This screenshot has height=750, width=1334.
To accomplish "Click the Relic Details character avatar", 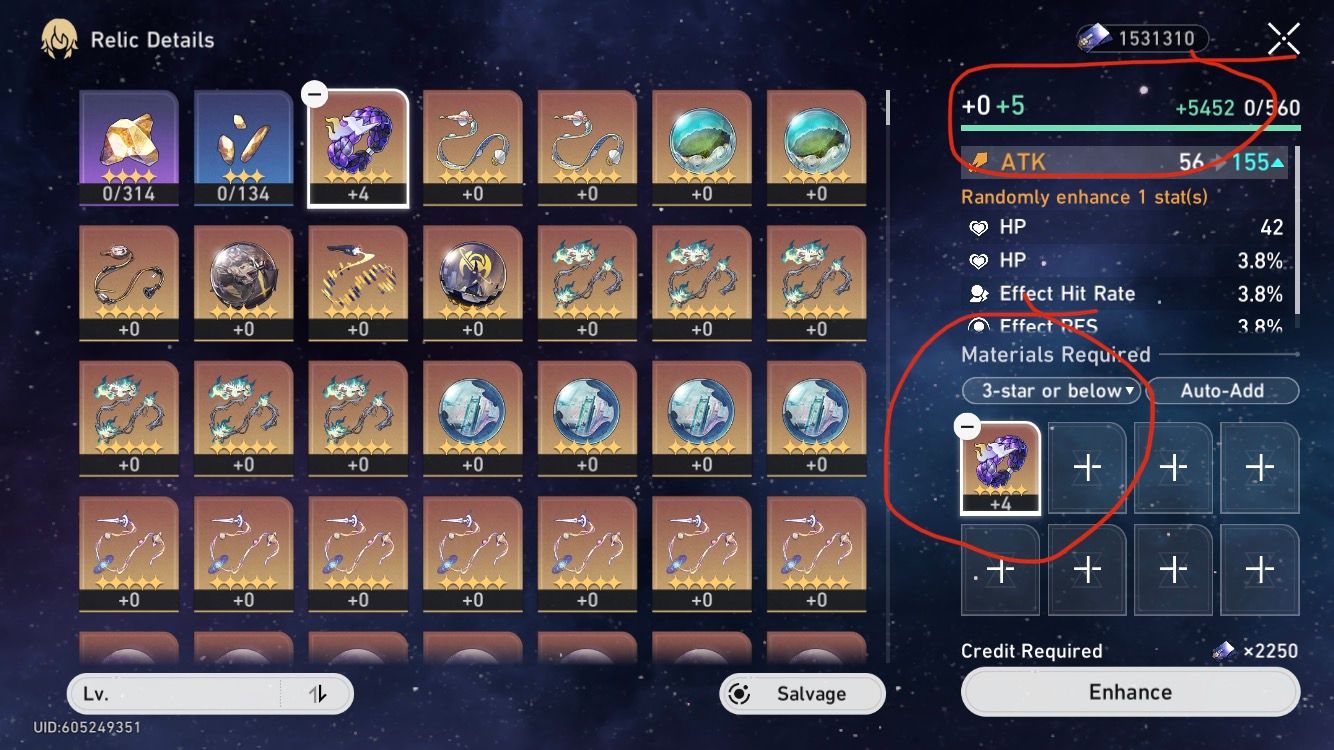I will click(58, 38).
